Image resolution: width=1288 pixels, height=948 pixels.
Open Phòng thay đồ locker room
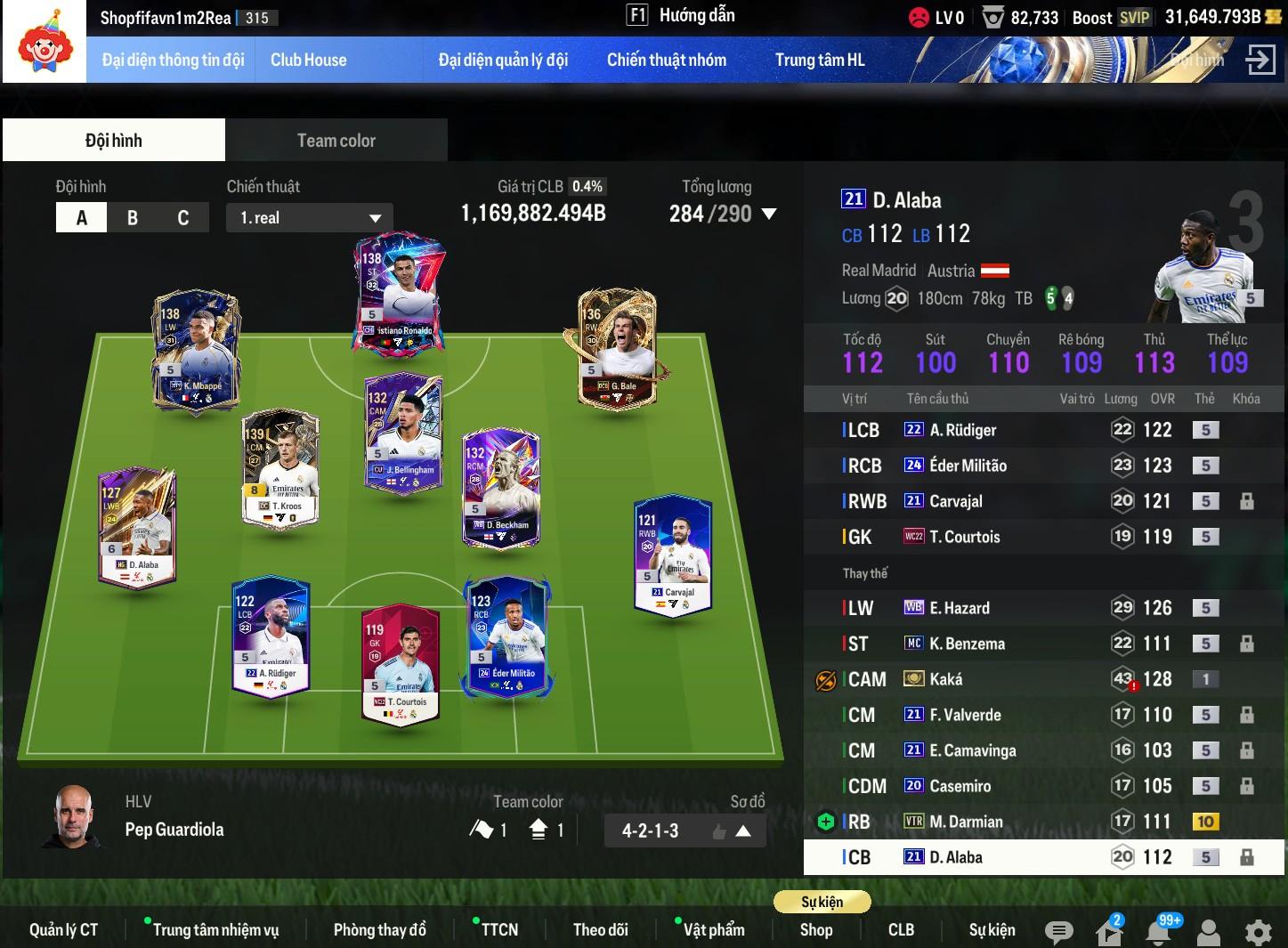(379, 930)
